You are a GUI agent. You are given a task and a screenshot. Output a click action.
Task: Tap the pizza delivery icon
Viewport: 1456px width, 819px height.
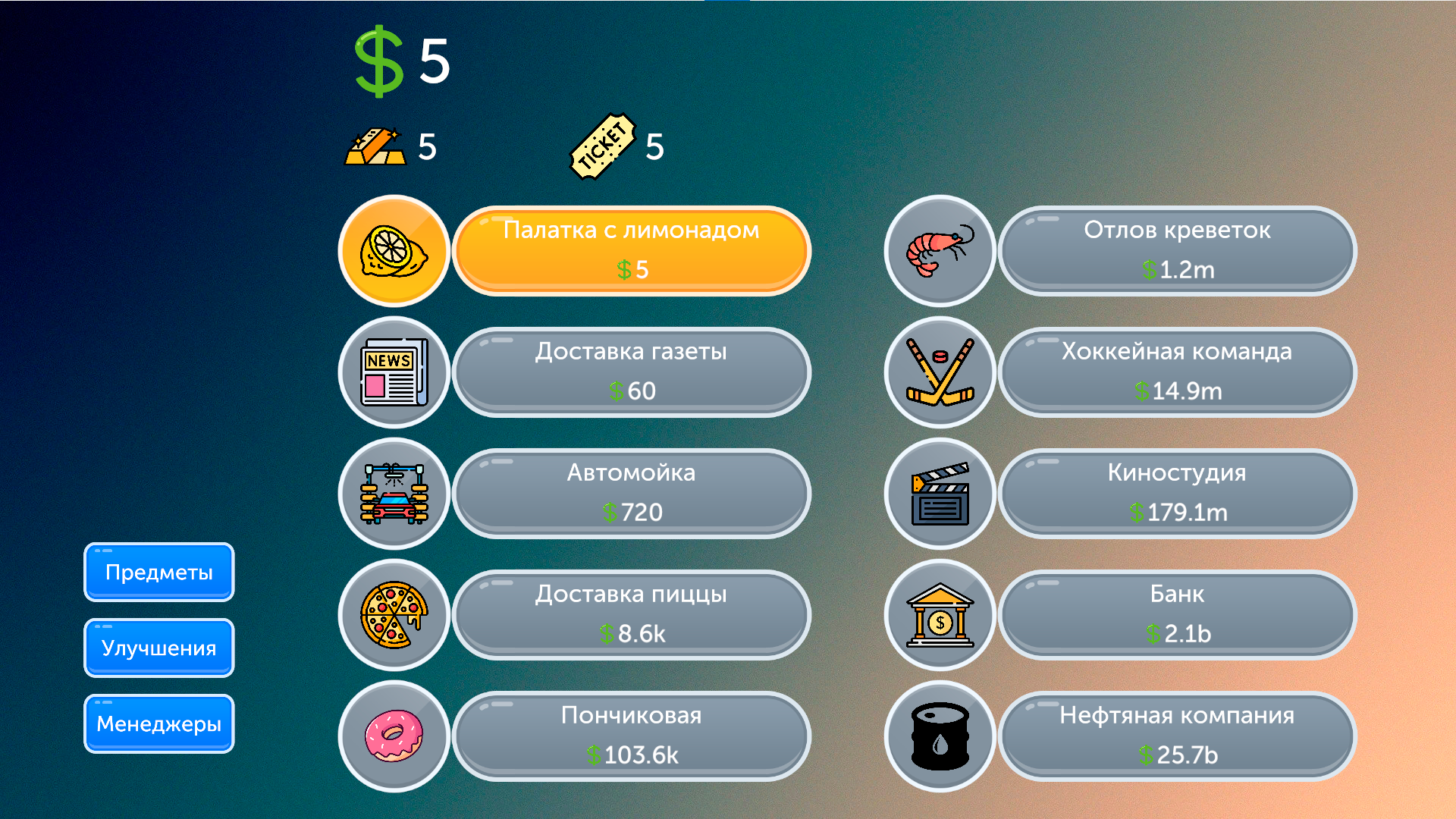[394, 614]
